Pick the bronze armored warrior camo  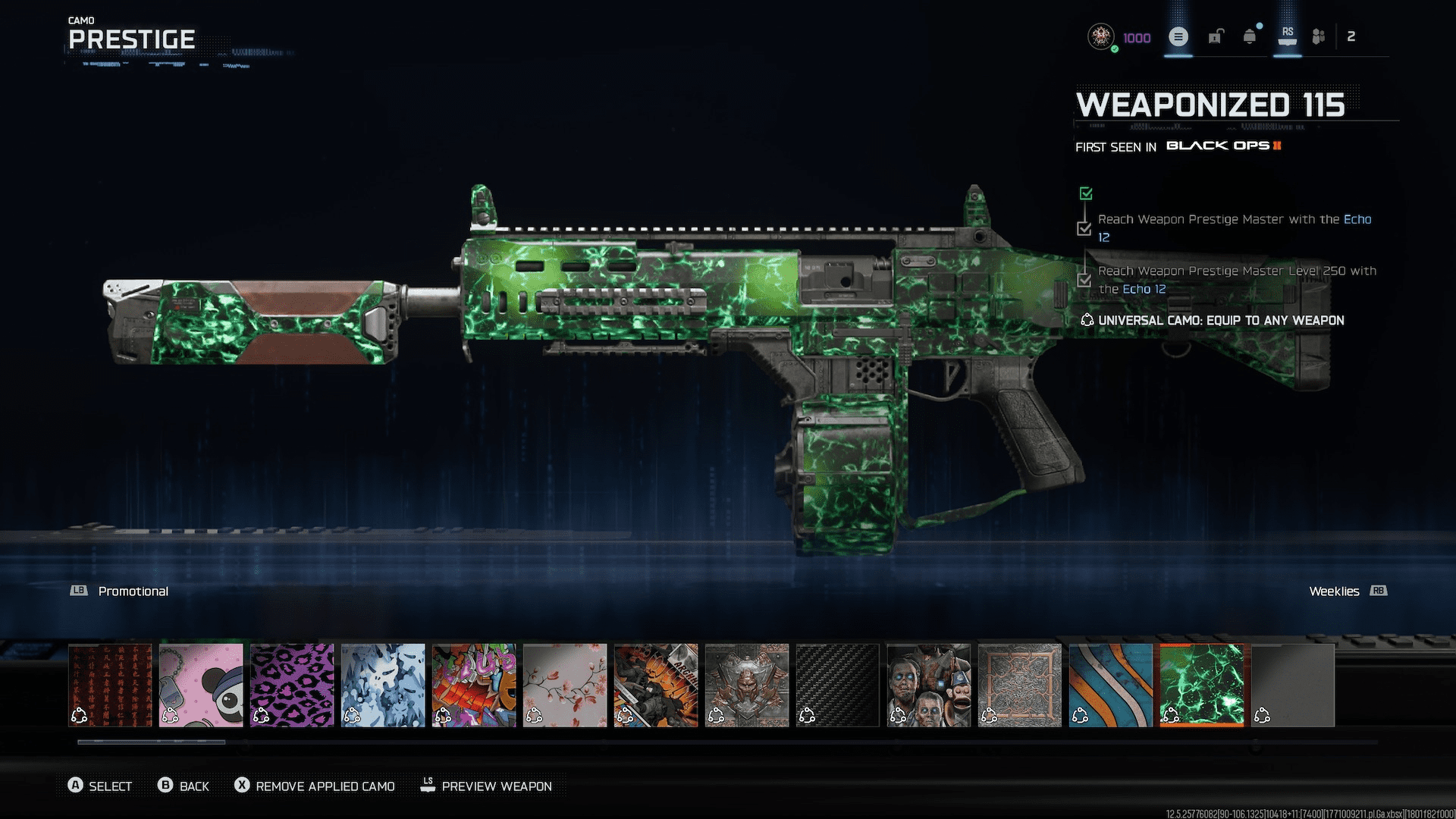pyautogui.click(x=747, y=685)
